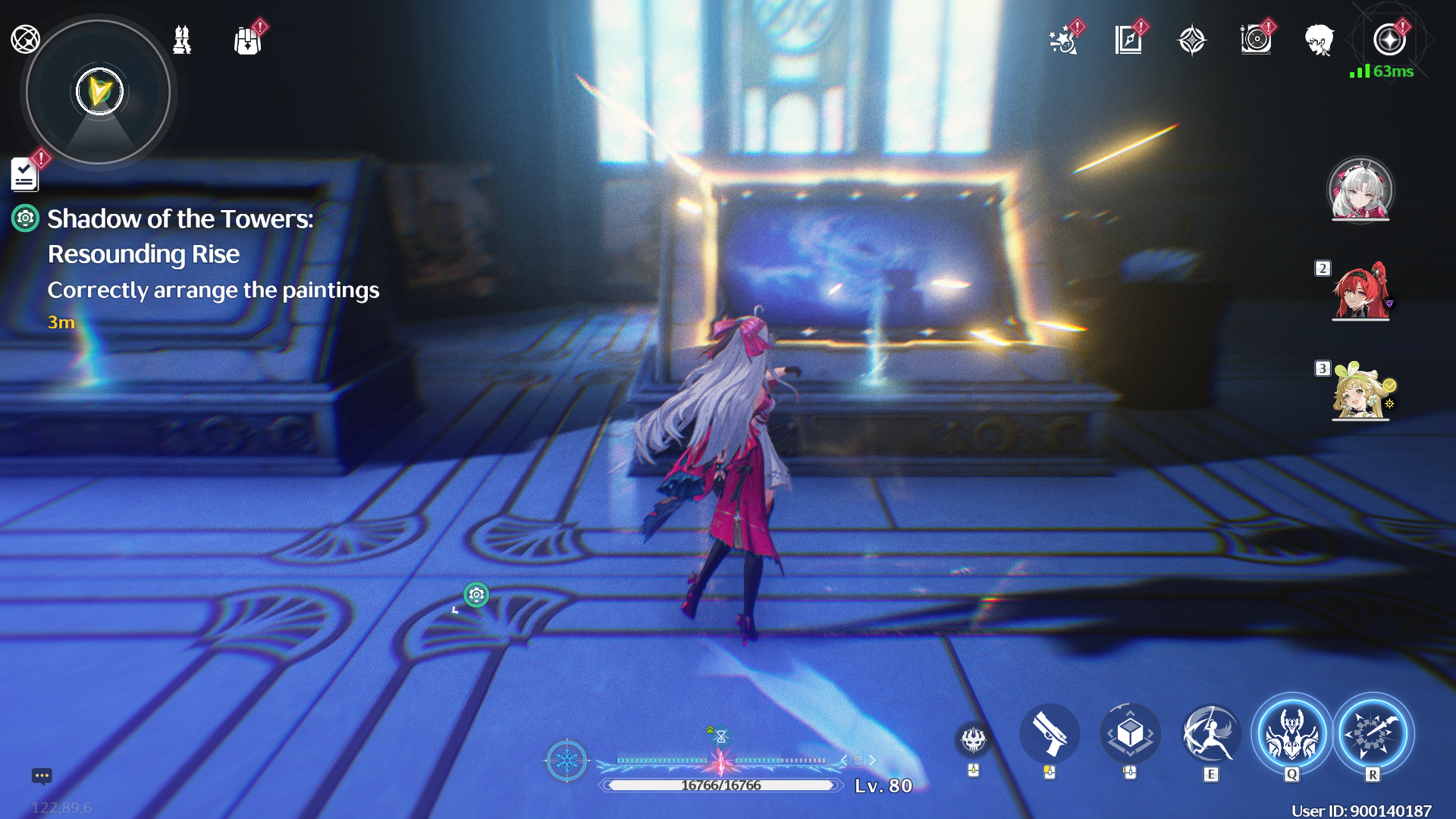The height and width of the screenshot is (819, 1456).
Task: Open the chat speech-bubble button
Action: pos(42,776)
